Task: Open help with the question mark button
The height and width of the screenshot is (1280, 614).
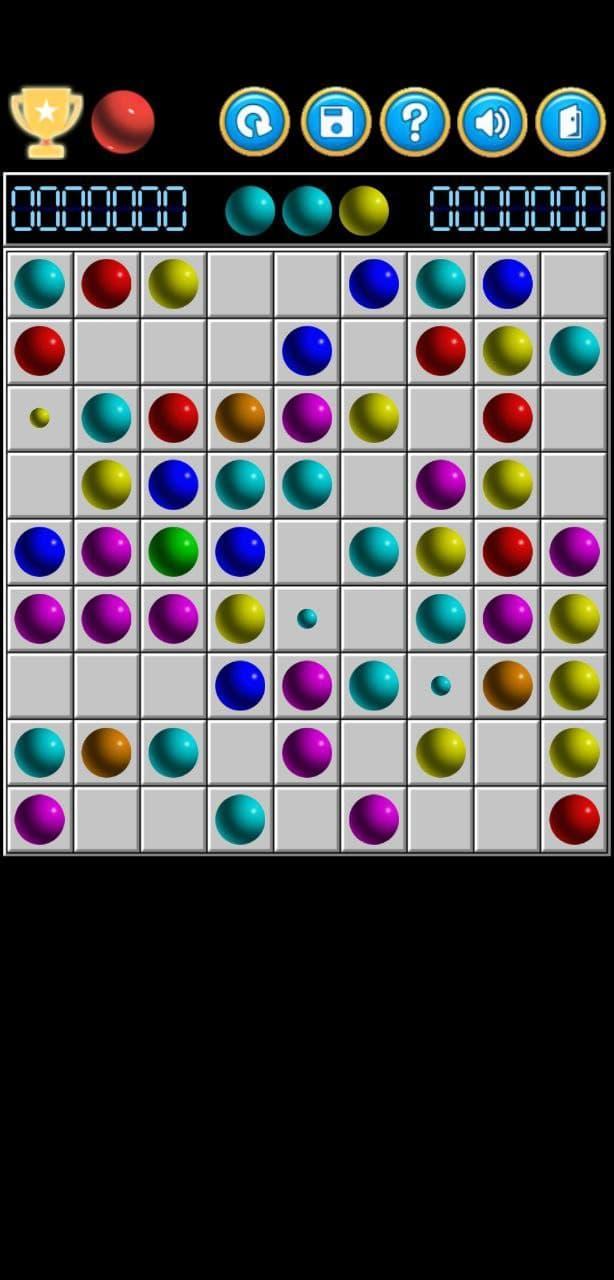Action: (x=415, y=122)
